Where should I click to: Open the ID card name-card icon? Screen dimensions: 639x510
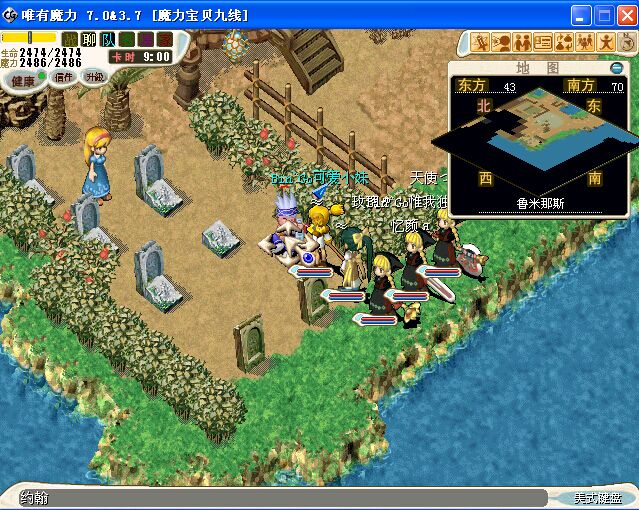coord(544,42)
